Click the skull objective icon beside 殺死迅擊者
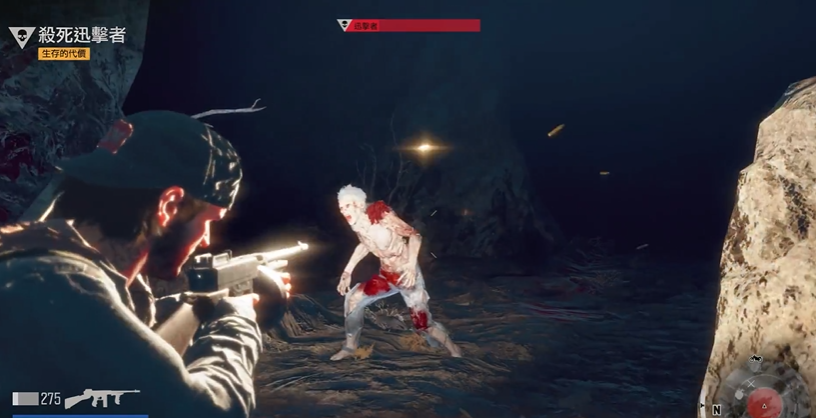 point(21,38)
